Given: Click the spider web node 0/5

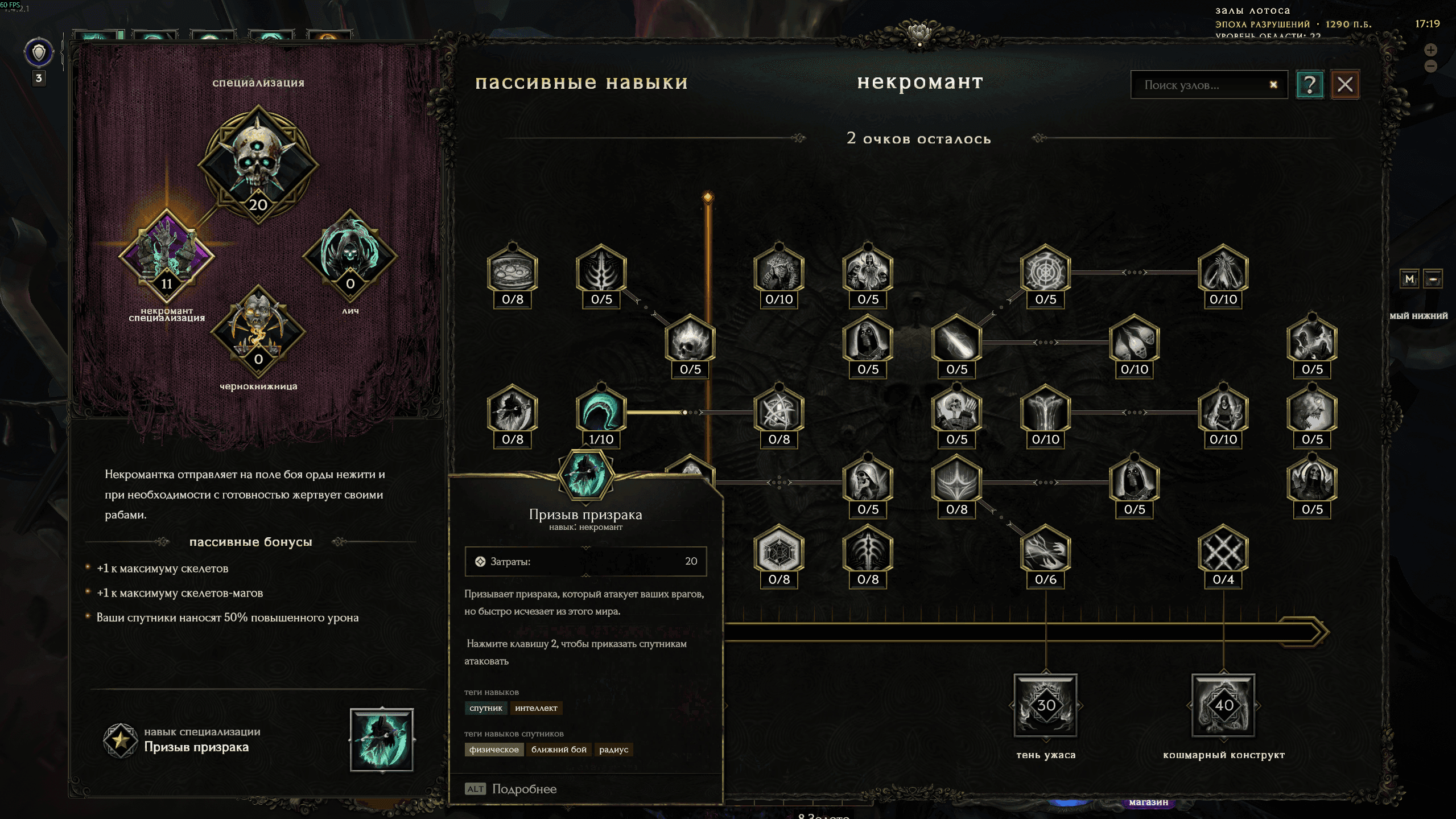Looking at the screenshot, I should (x=1045, y=271).
